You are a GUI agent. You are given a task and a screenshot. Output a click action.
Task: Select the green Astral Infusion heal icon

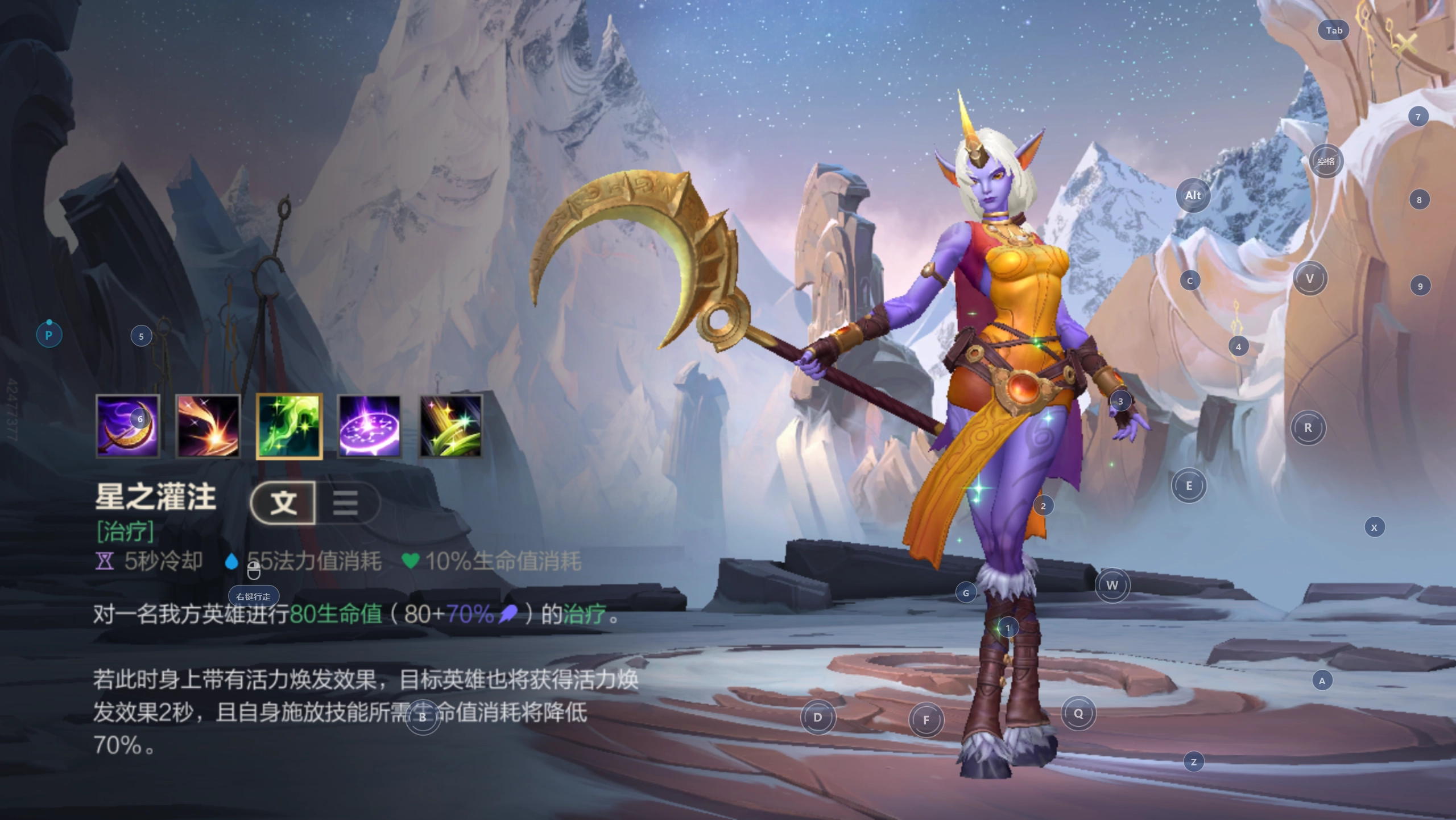[289, 426]
